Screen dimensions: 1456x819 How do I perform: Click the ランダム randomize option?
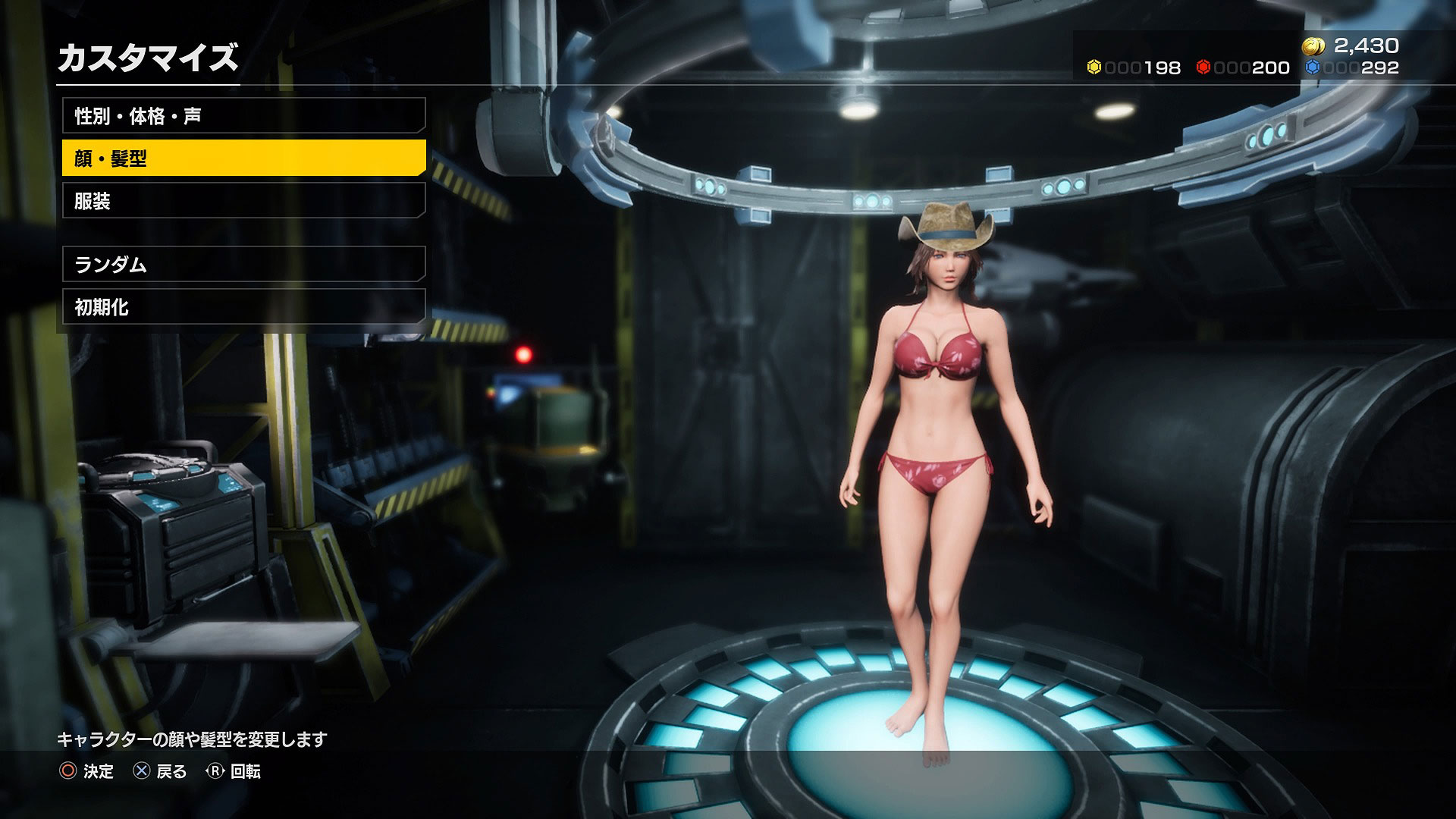tap(243, 265)
